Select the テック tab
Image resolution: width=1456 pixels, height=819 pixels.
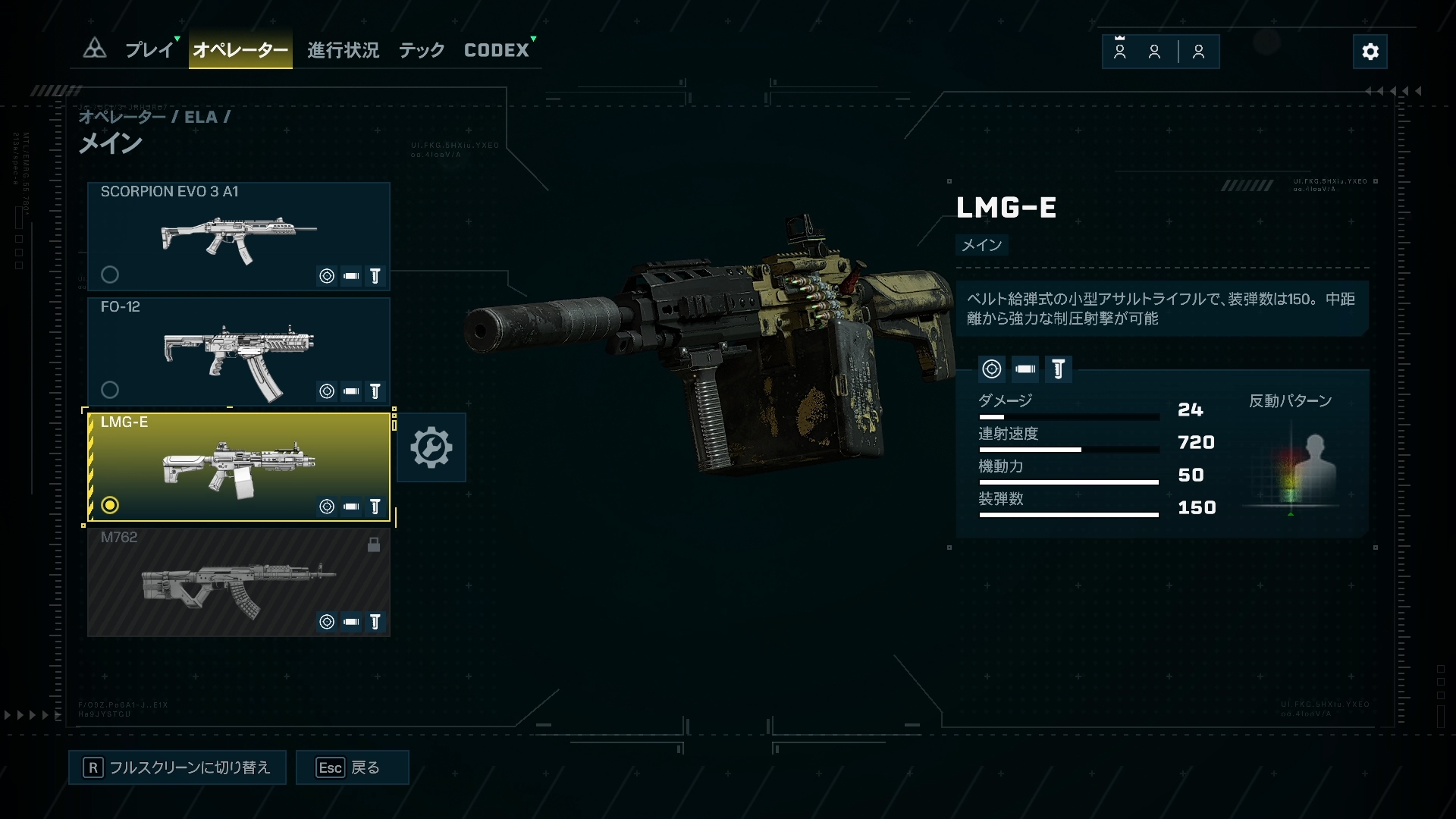click(422, 50)
